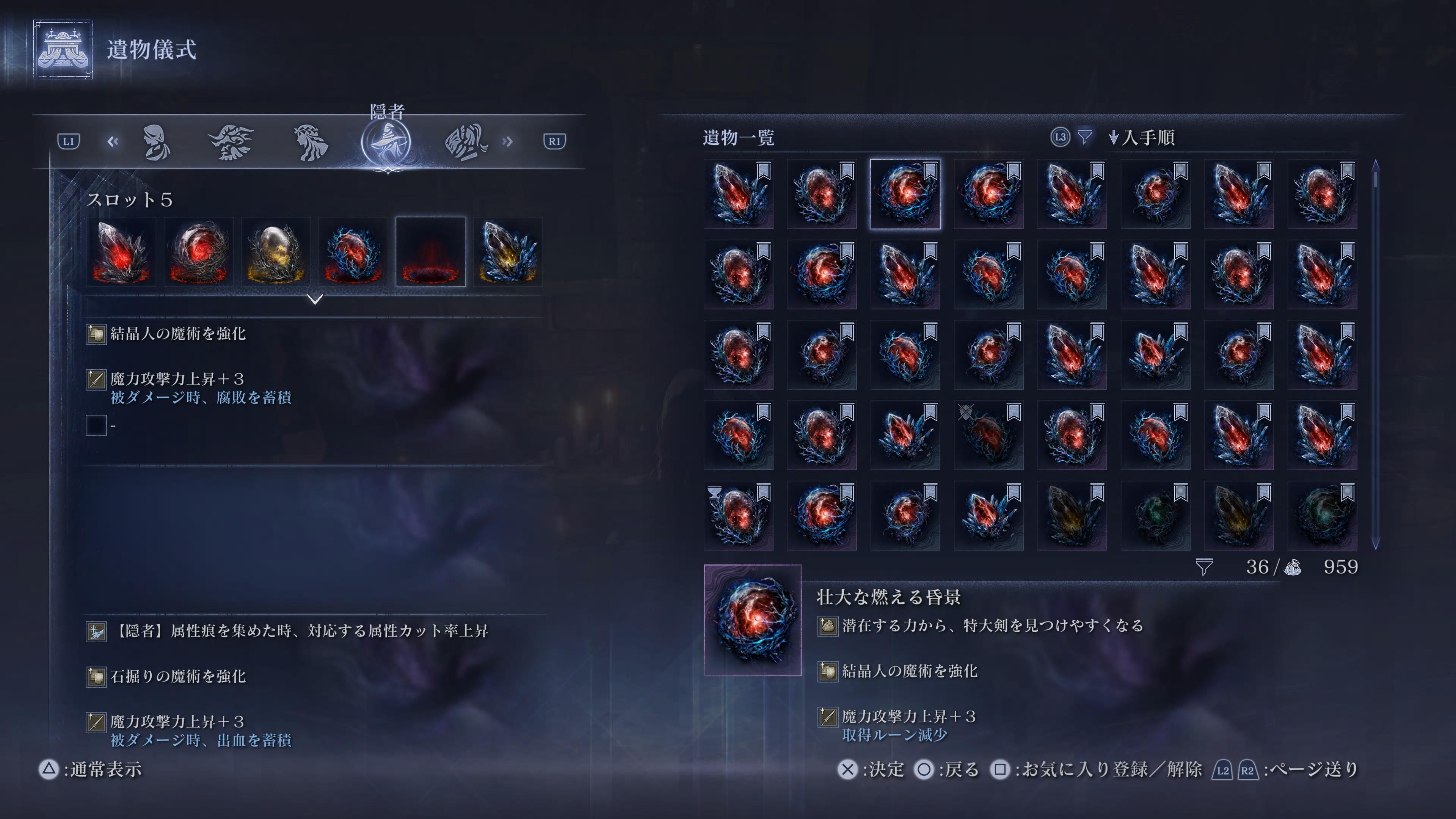Click the left double-chevron character arrow
Viewport: 1456px width, 819px height.
[x=113, y=141]
